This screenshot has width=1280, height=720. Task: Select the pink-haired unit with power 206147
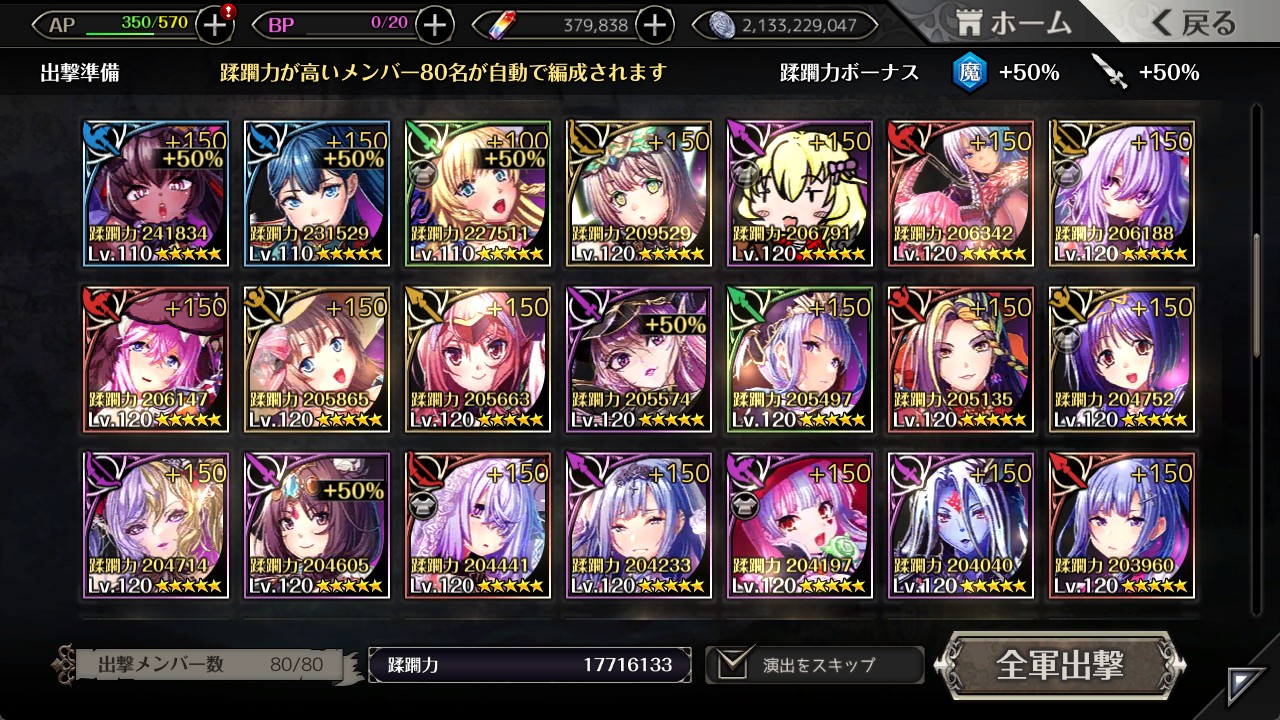156,360
